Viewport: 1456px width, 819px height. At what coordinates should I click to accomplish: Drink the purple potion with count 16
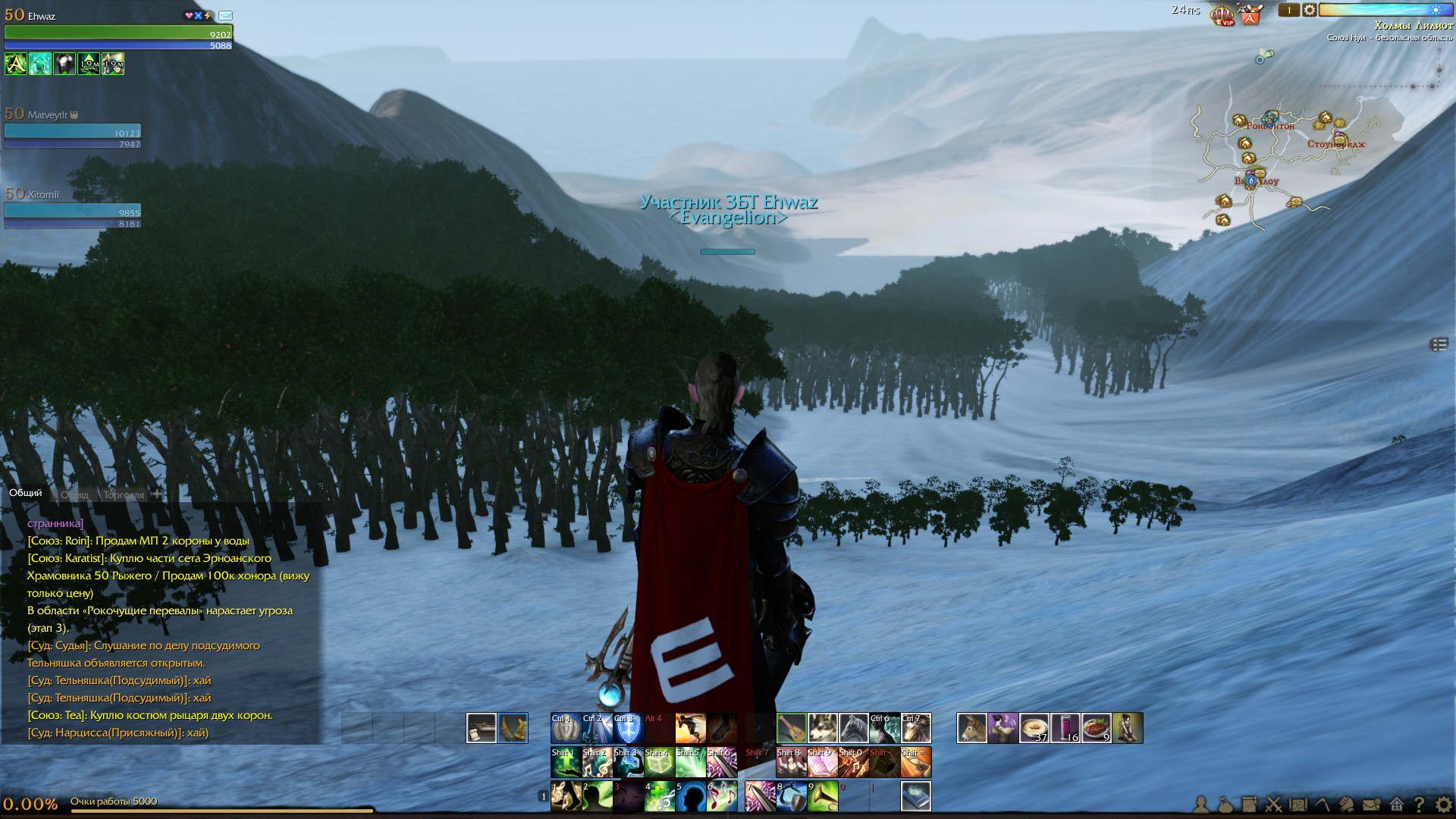pos(1065,728)
